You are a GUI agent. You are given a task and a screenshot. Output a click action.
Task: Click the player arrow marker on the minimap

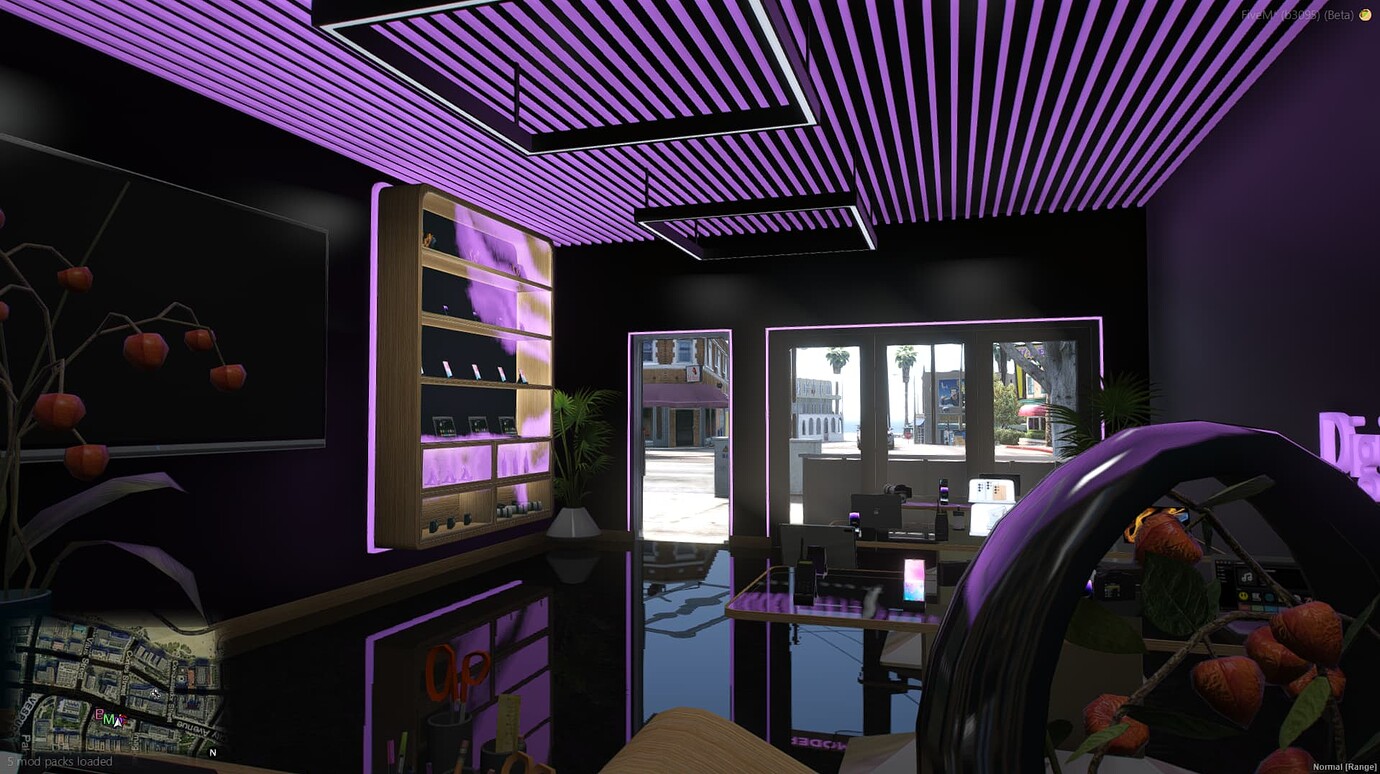pyautogui.click(x=118, y=722)
